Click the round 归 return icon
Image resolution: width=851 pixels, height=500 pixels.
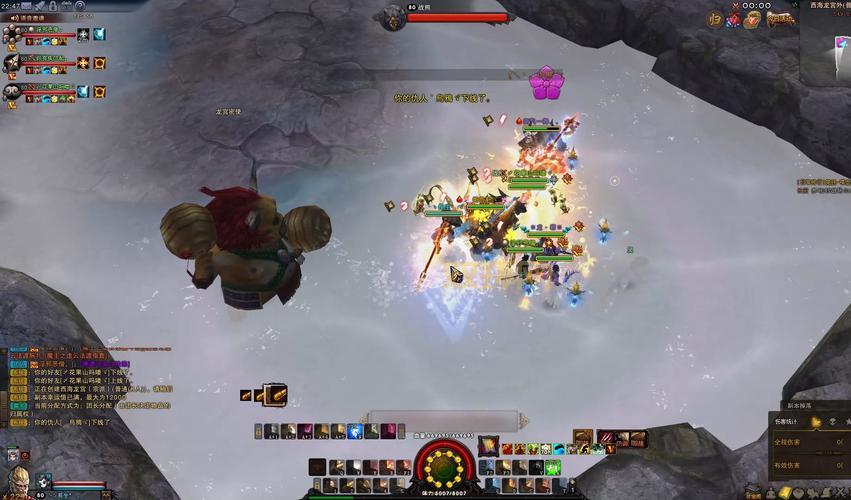pyautogui.click(x=715, y=18)
